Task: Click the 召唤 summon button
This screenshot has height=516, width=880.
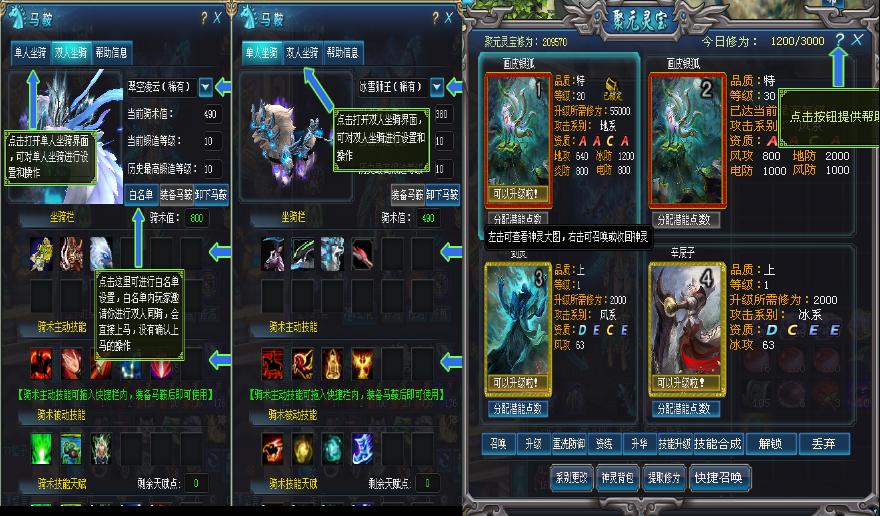Action: coord(497,443)
